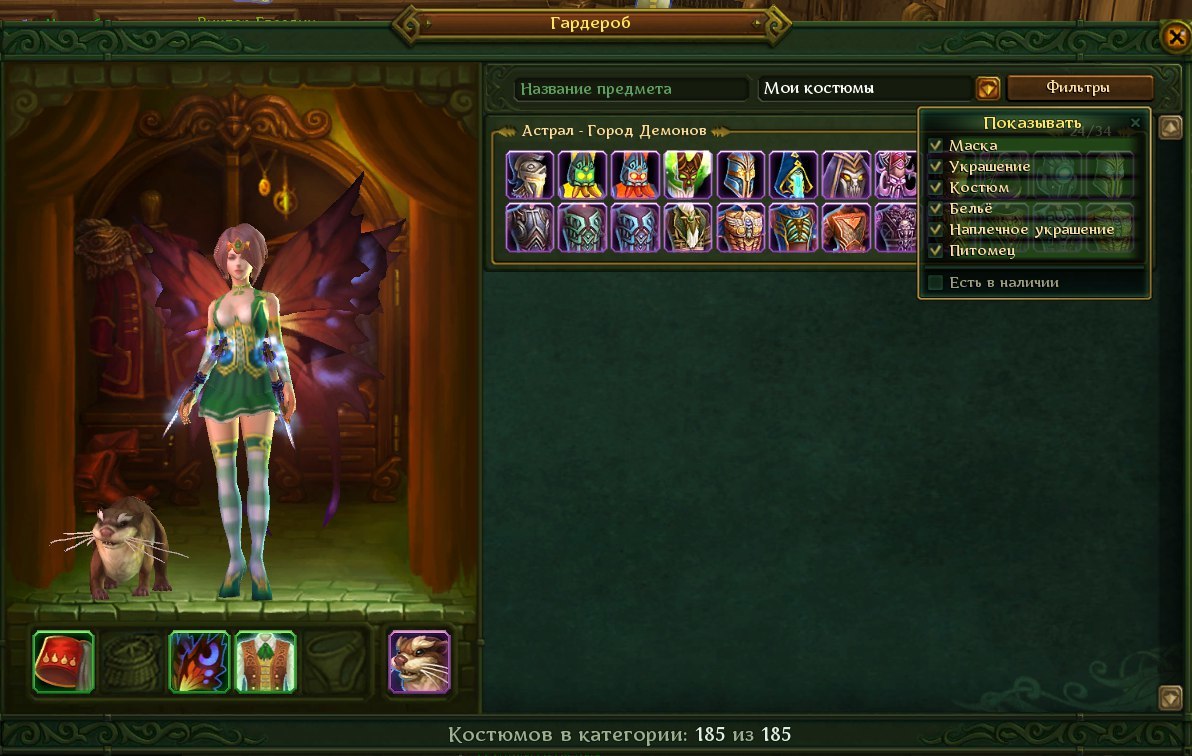The width and height of the screenshot is (1192, 756).
Task: Select the otter pet slot
Action: click(x=419, y=661)
